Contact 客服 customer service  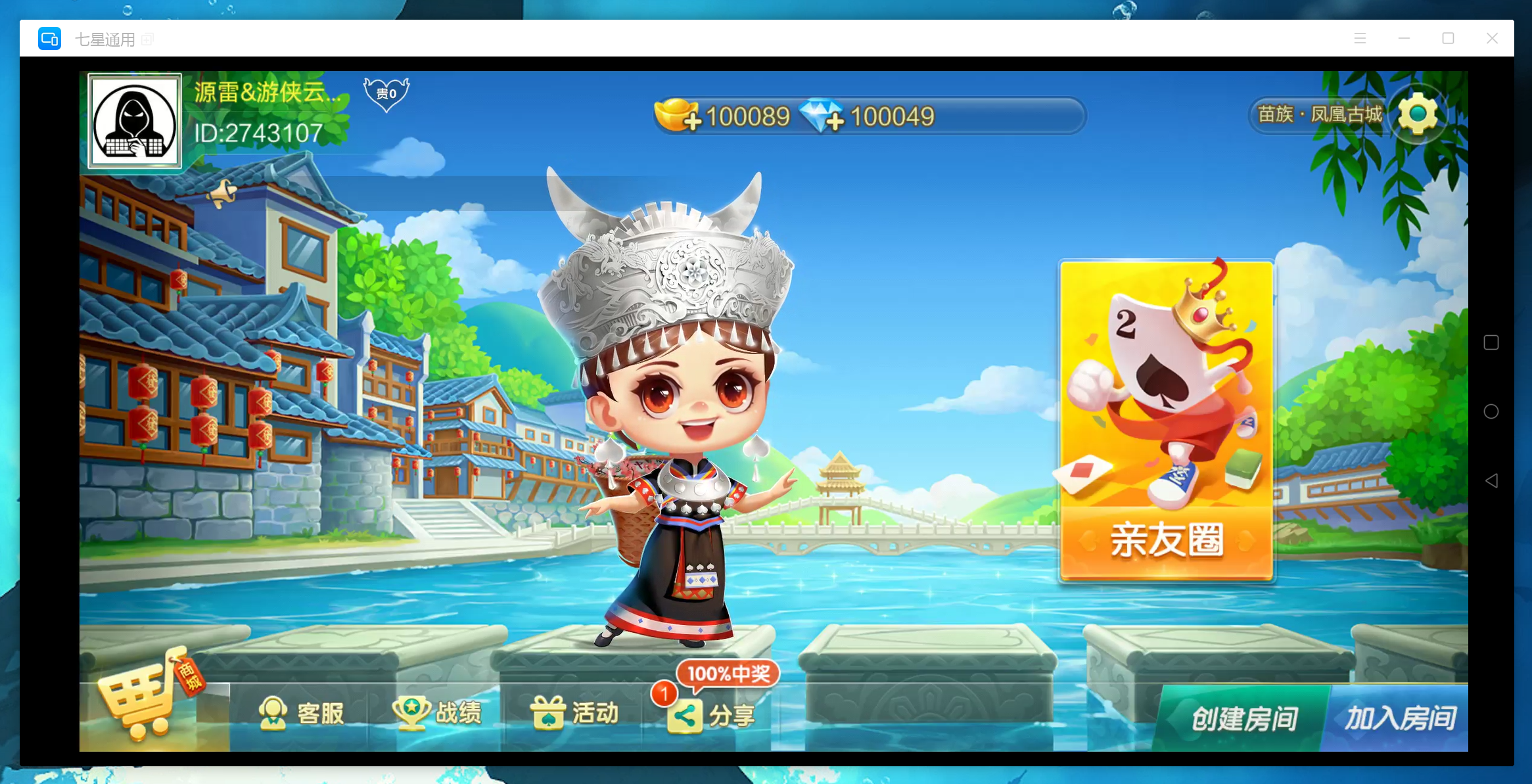click(x=302, y=713)
